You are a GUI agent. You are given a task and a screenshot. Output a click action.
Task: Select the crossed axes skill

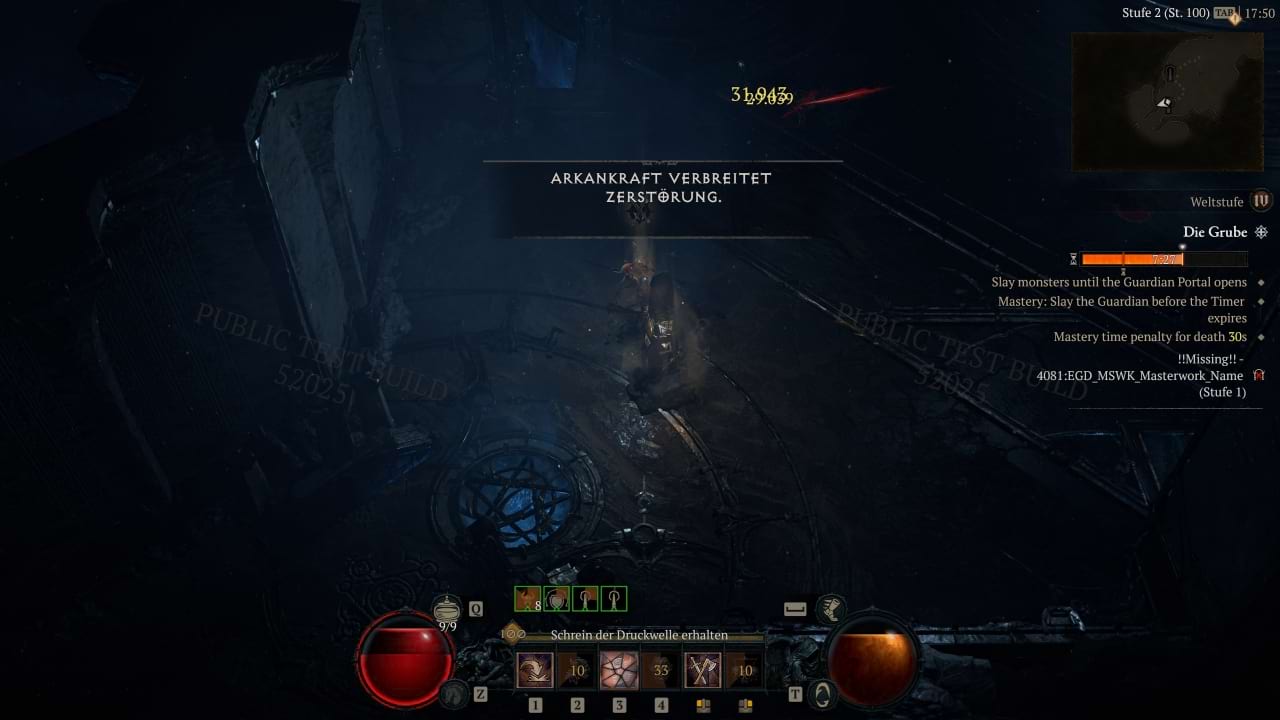[x=703, y=670]
